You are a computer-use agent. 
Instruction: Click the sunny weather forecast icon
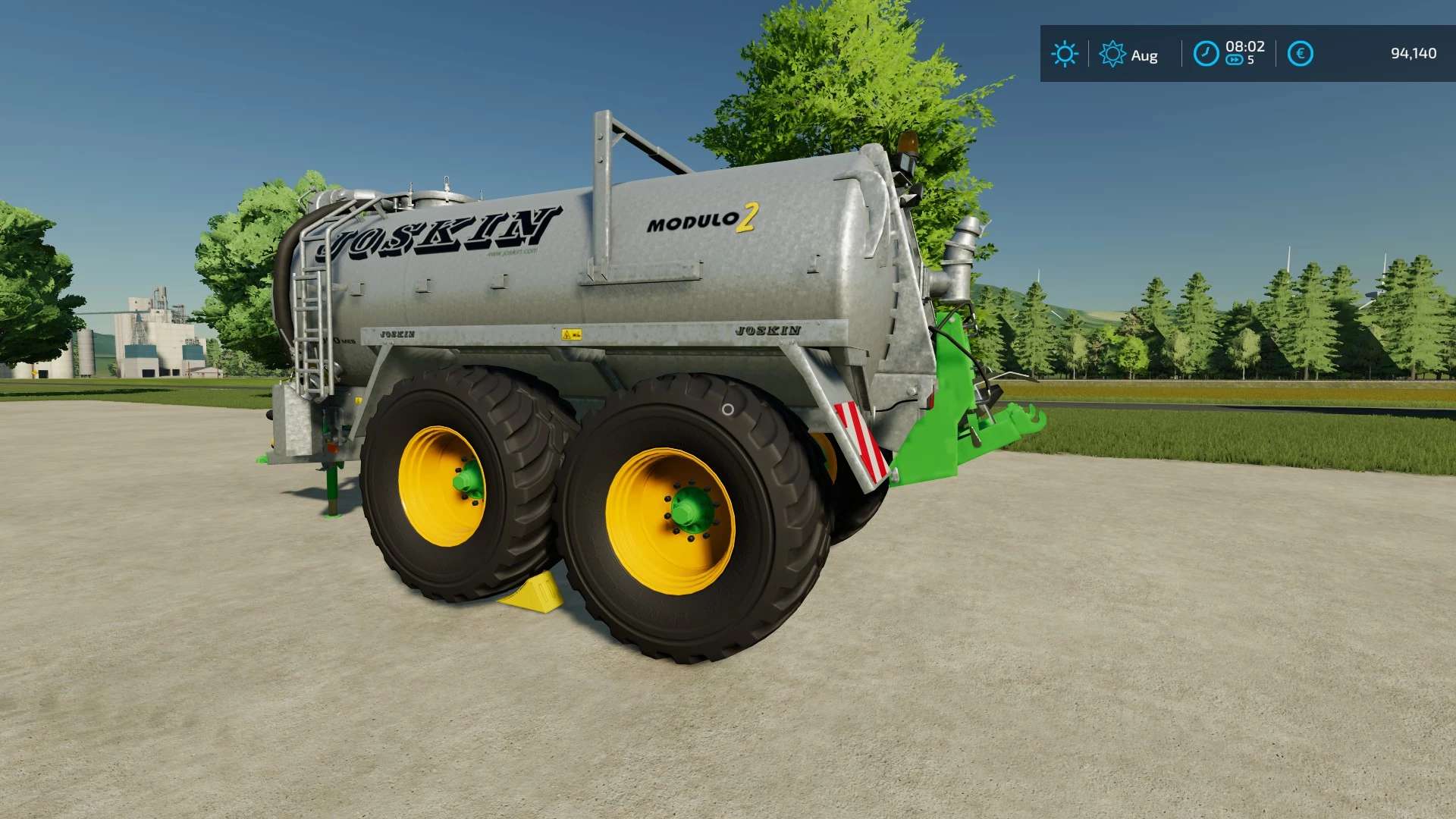tap(1064, 54)
